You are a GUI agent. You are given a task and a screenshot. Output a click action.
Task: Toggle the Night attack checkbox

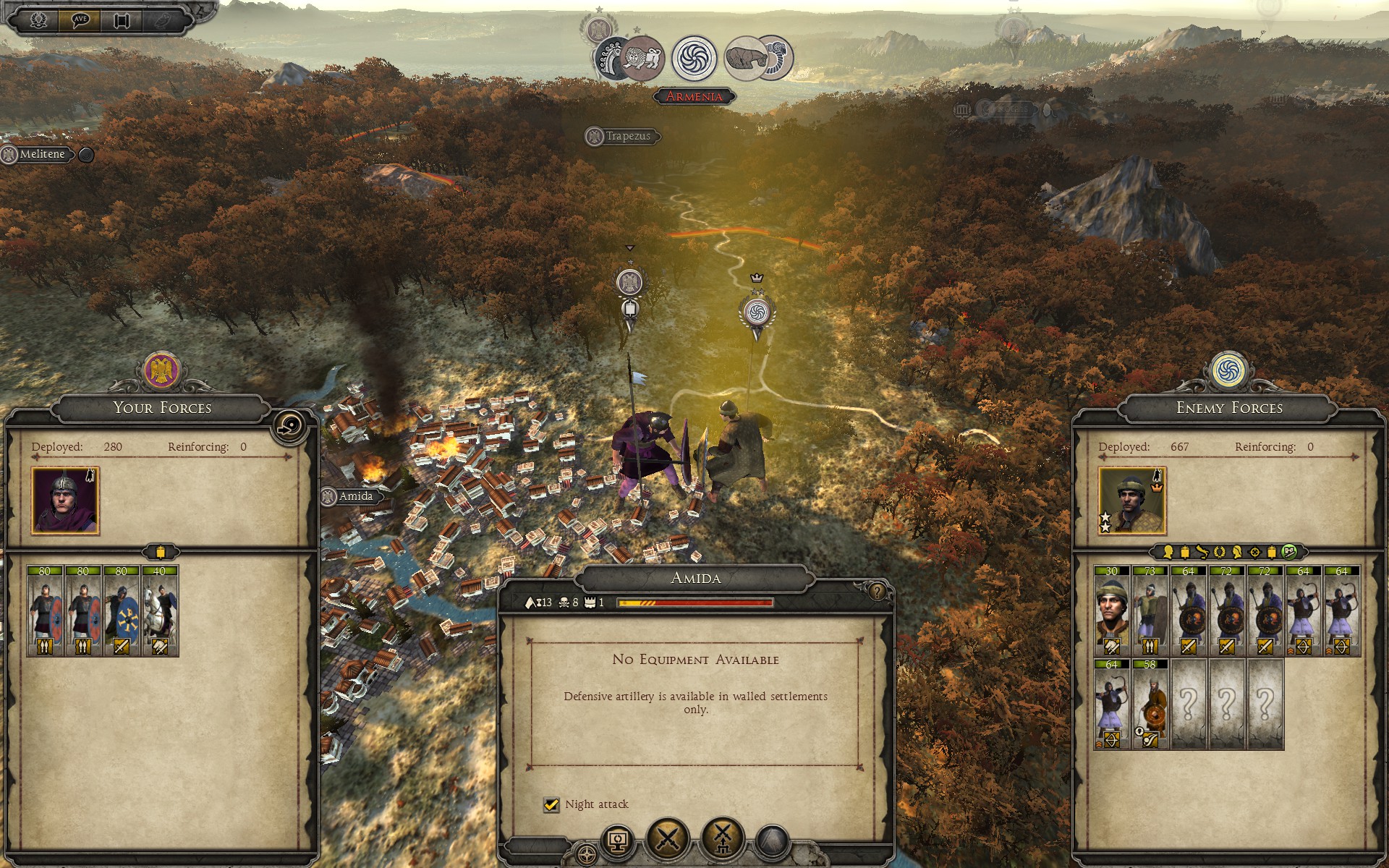coord(551,804)
